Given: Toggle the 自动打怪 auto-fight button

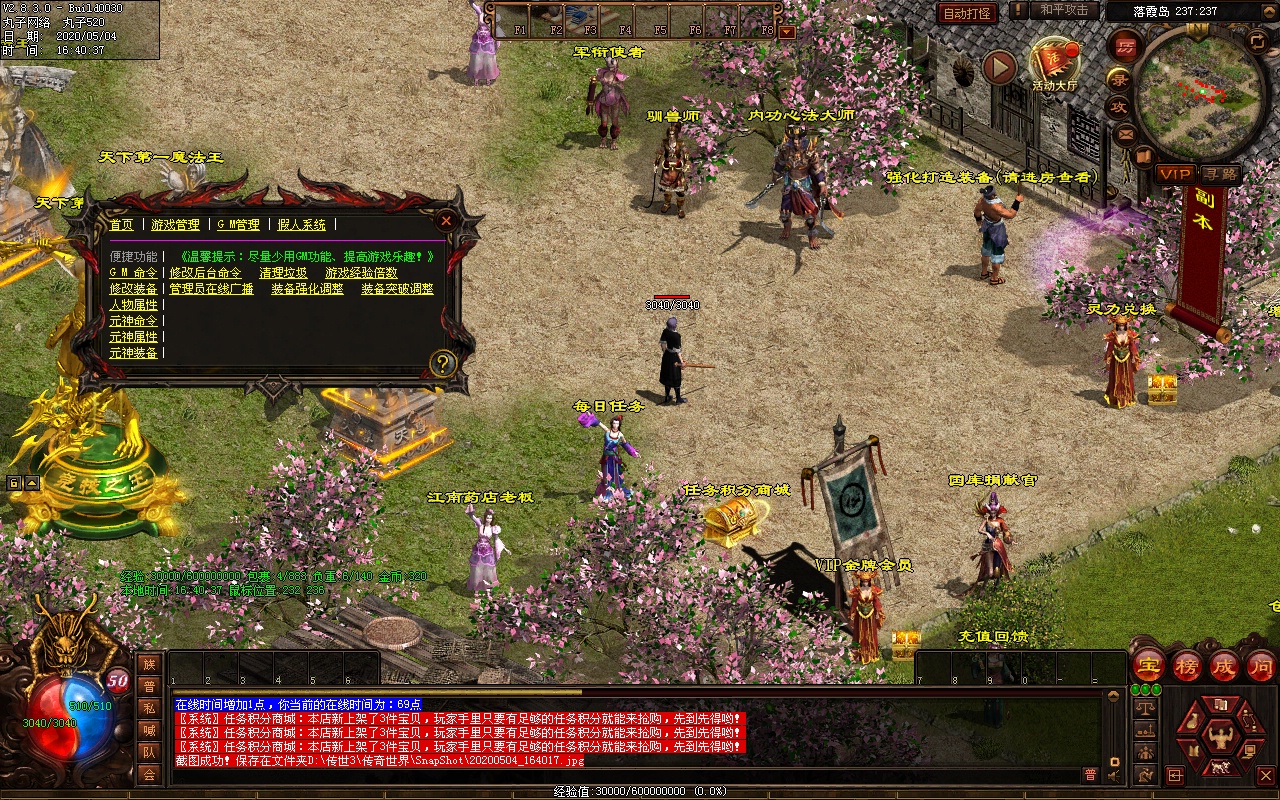Looking at the screenshot, I should click(968, 13).
